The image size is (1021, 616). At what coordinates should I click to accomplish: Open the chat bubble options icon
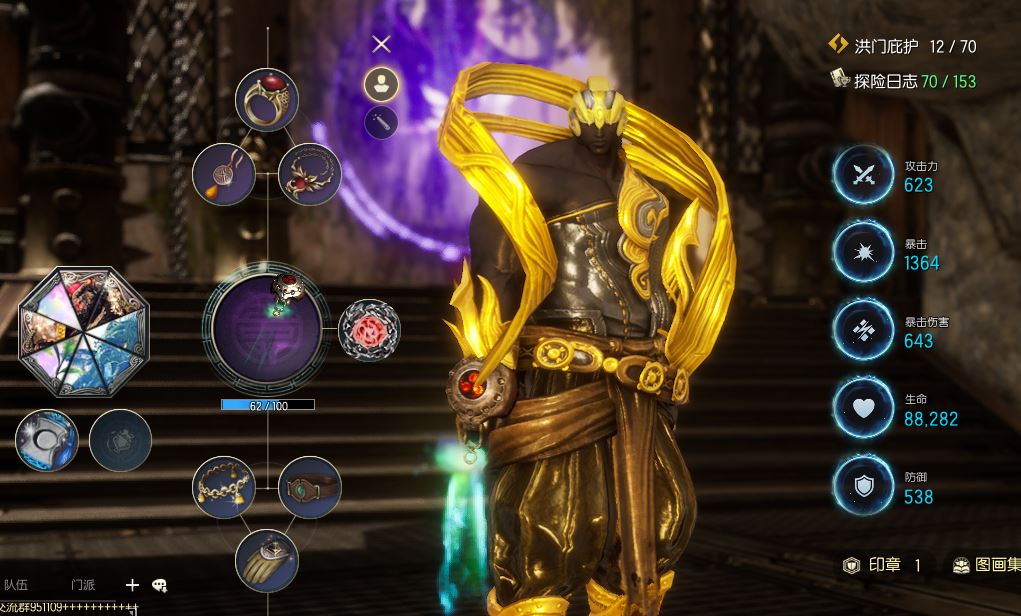coord(159,585)
